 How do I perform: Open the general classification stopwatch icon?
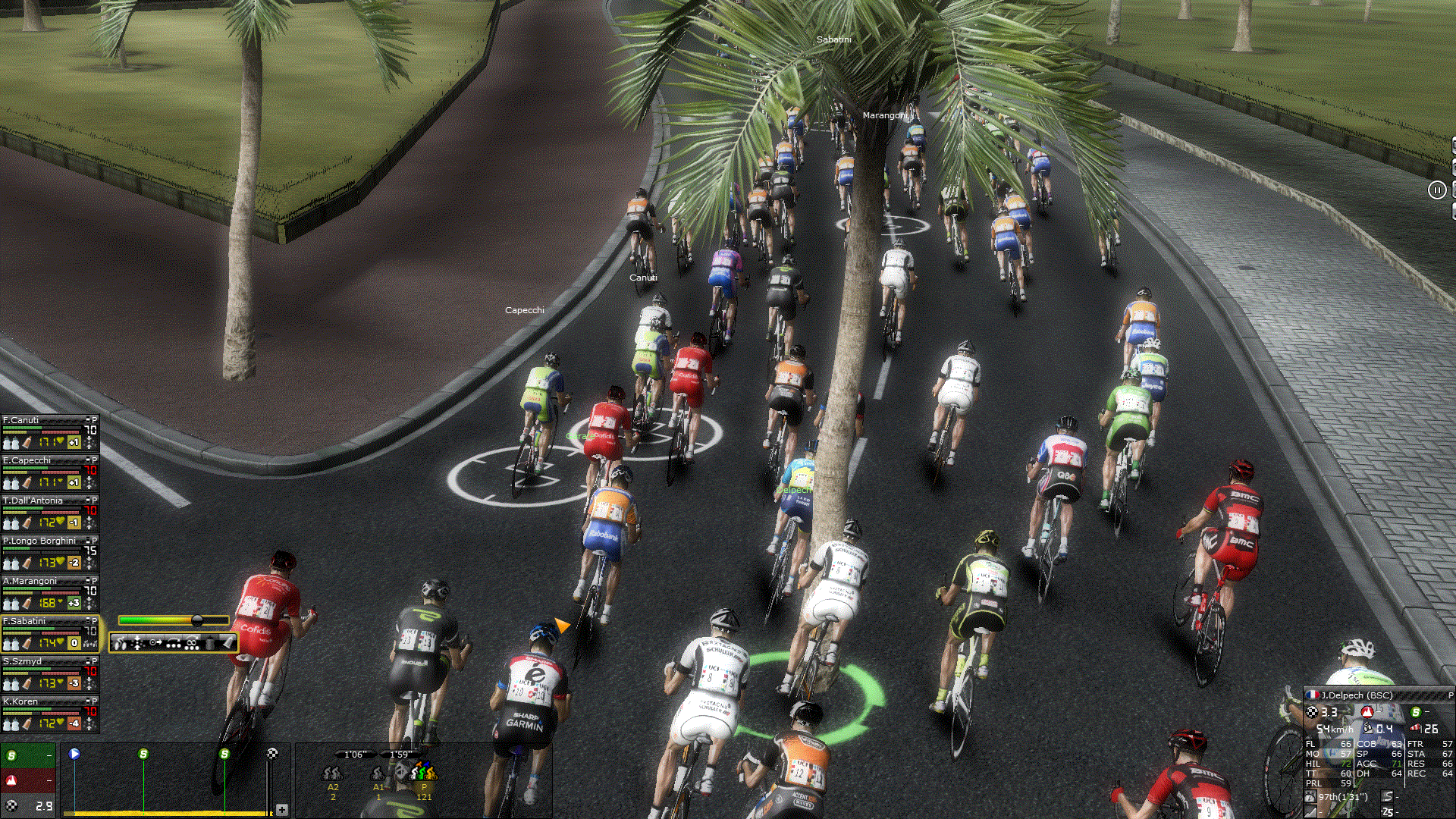[1310, 797]
